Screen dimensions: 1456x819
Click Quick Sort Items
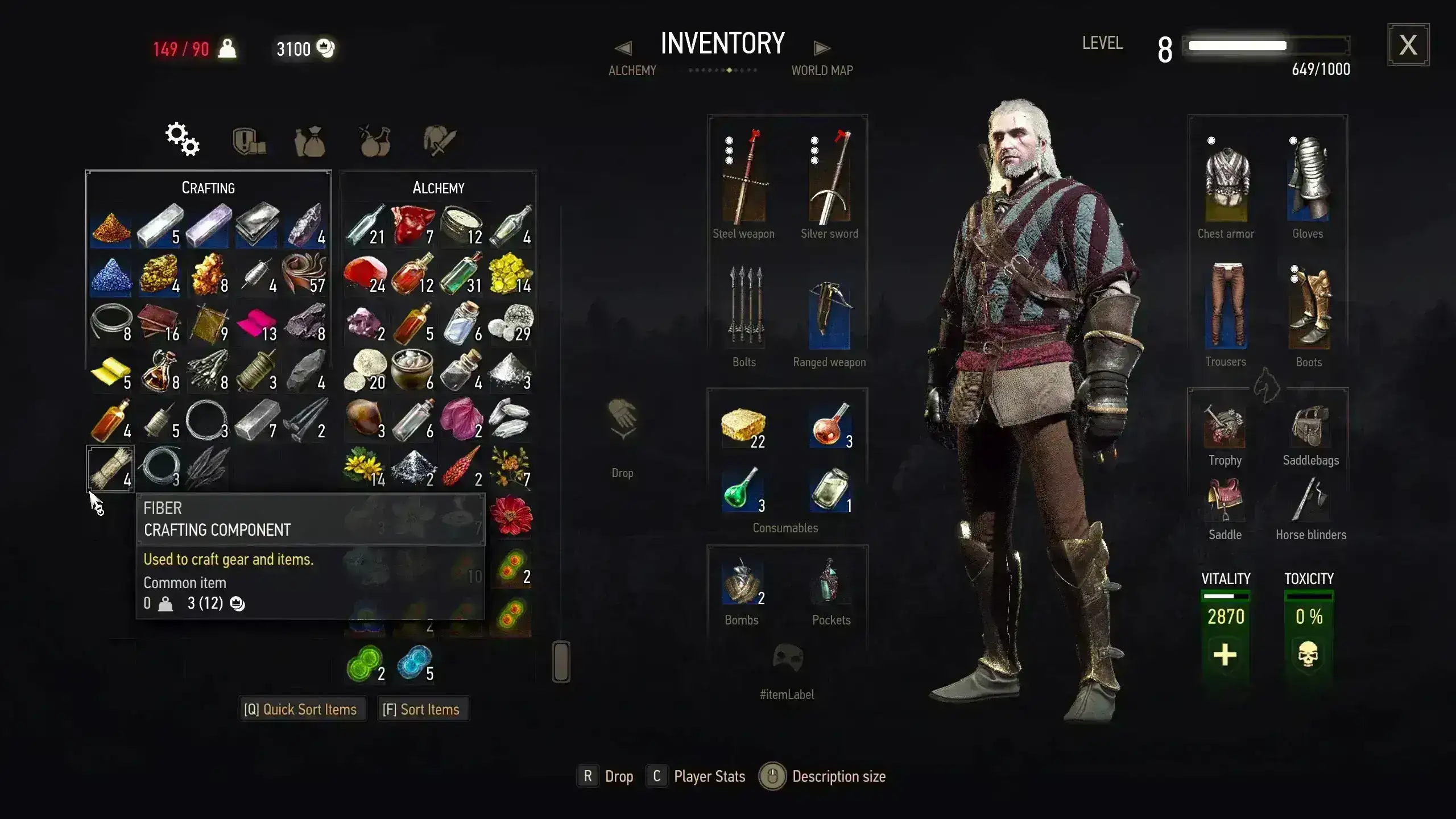(x=301, y=709)
